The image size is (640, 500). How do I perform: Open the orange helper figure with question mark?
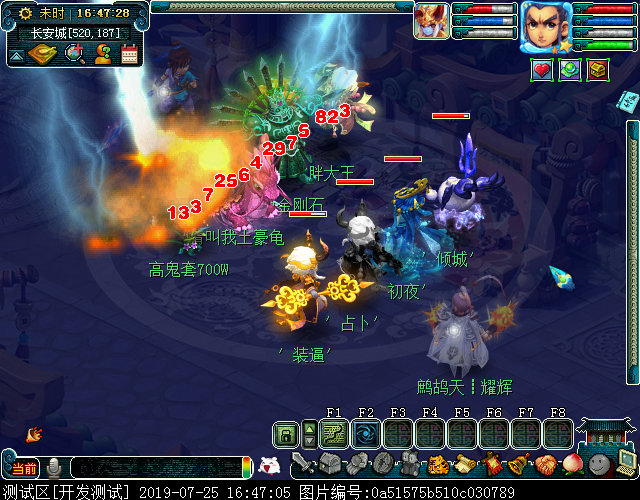(x=102, y=54)
